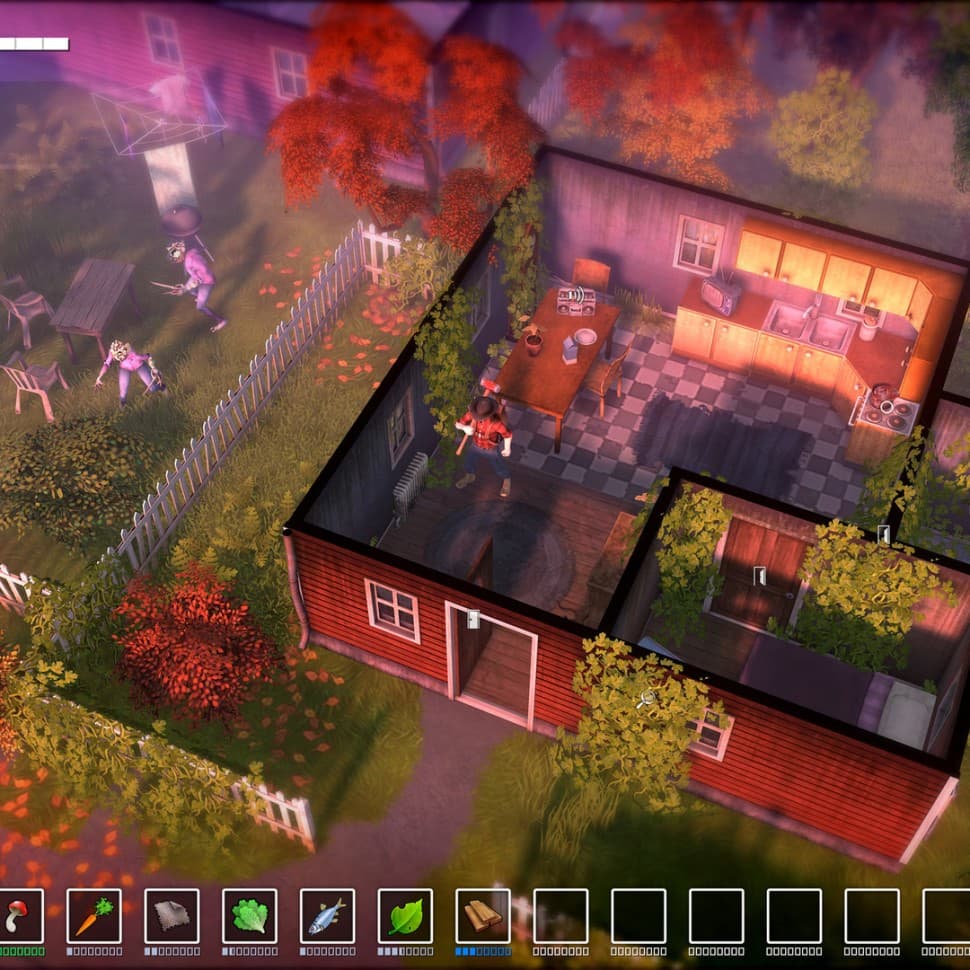Pick the lettuce hotbar slot
This screenshot has height=970, width=970.
249,915
